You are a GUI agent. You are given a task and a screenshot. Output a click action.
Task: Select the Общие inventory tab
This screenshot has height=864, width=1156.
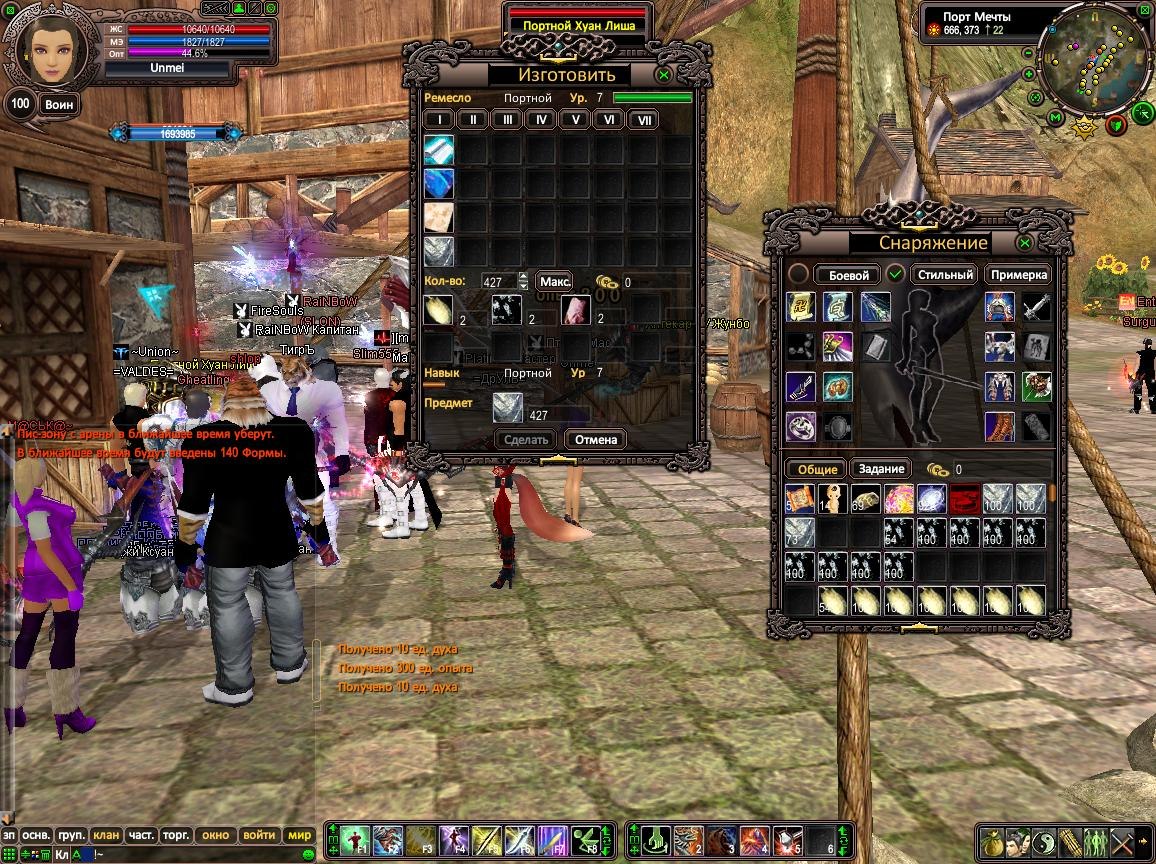point(816,469)
